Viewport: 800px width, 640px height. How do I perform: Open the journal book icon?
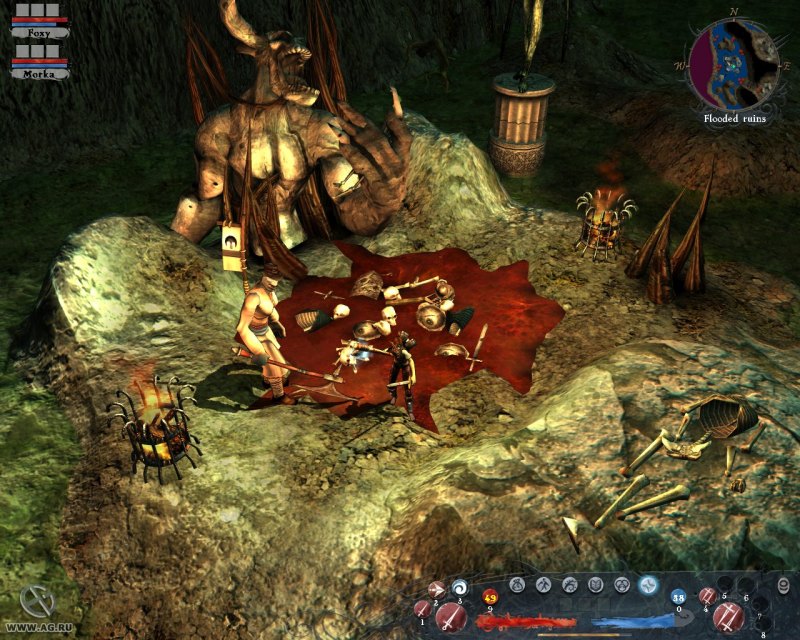[x=595, y=584]
